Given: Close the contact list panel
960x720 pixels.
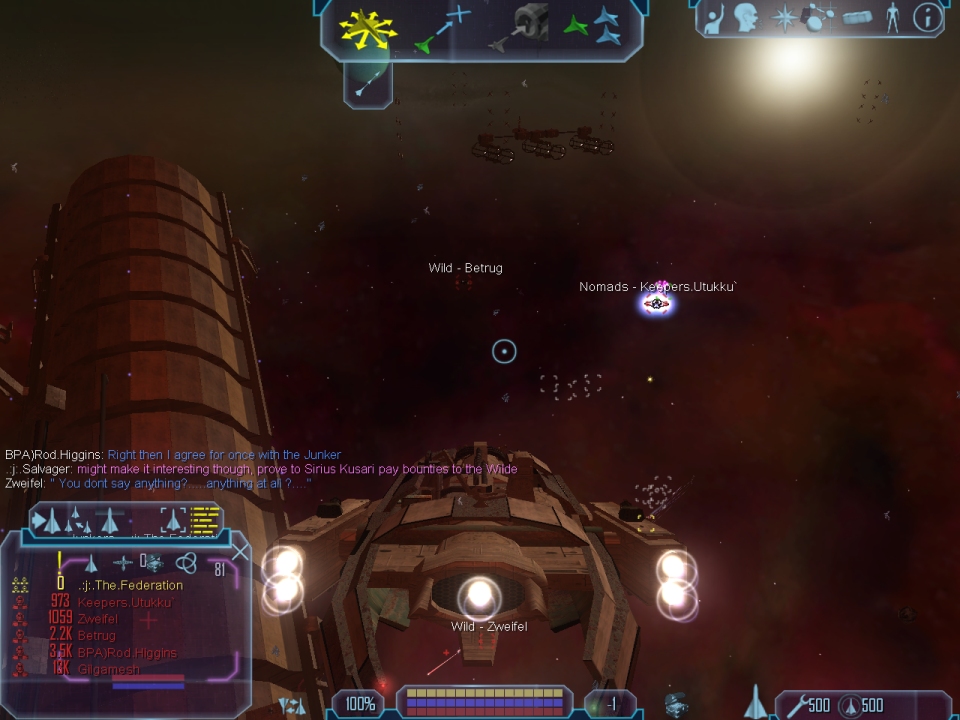Looking at the screenshot, I should coord(241,550).
